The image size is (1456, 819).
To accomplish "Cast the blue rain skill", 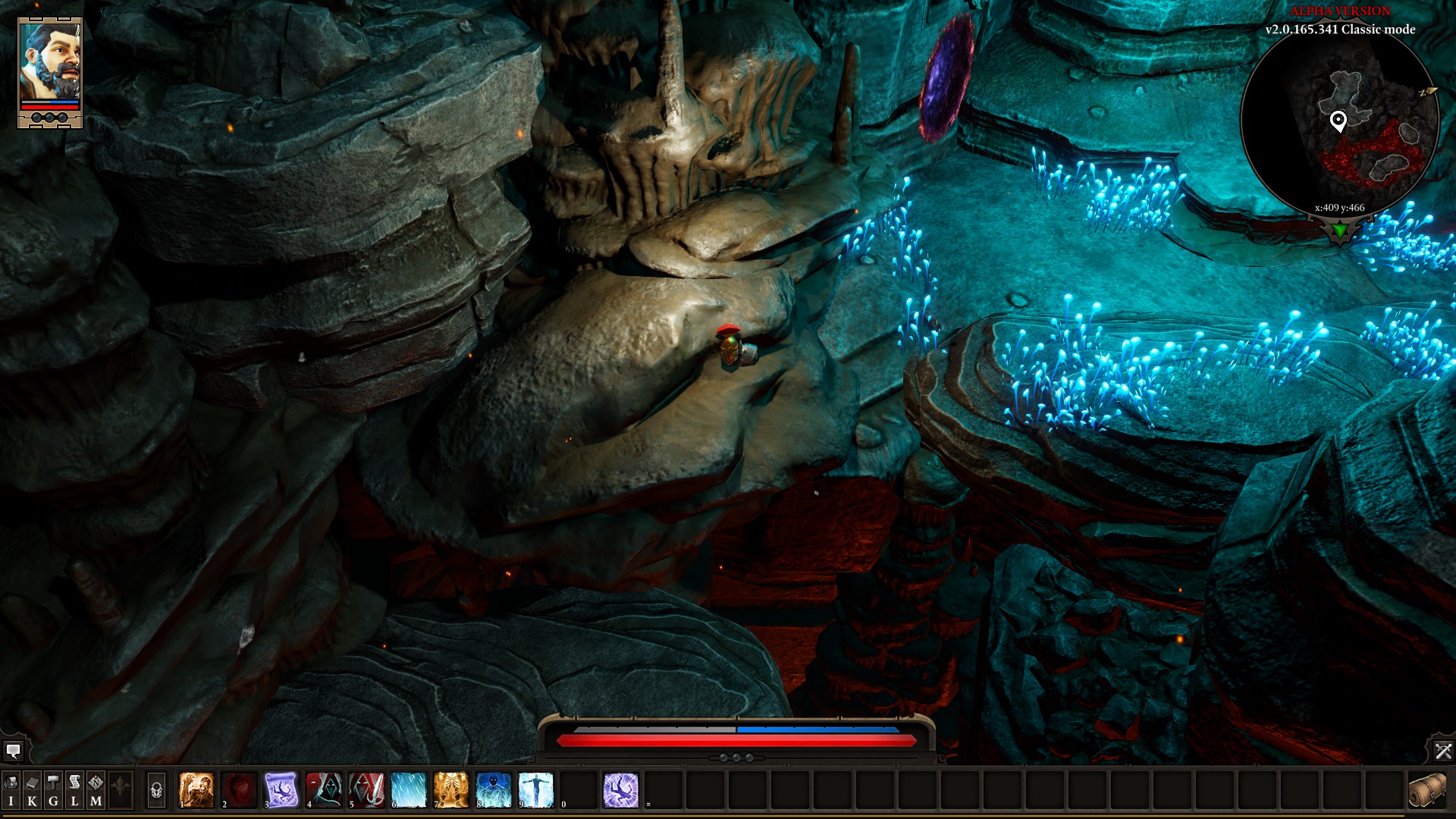I will [409, 789].
